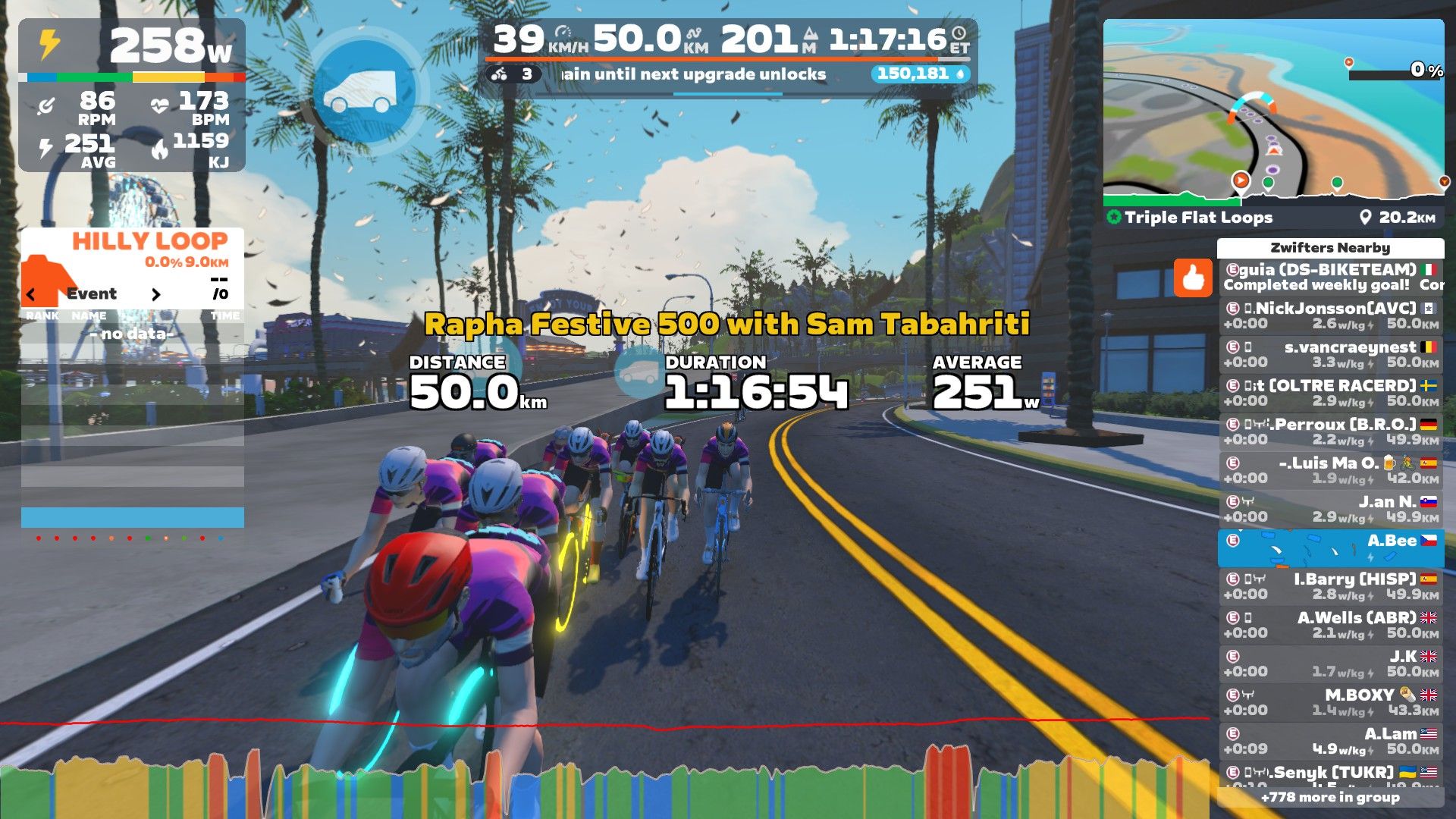Pick M.BOXY from the rider list
Viewport: 1456px width, 819px height.
pos(1331,702)
